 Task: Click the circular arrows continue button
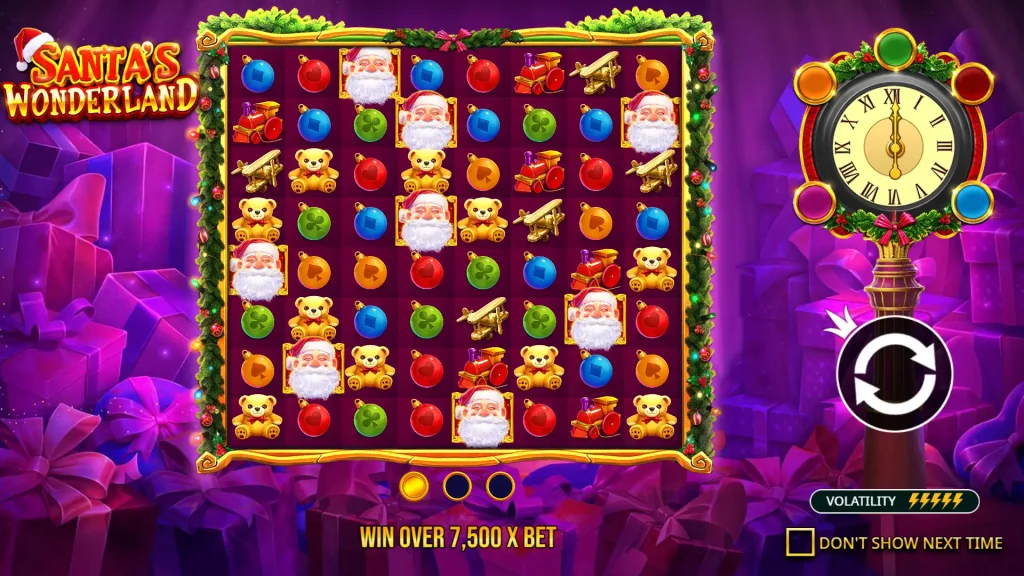[894, 374]
